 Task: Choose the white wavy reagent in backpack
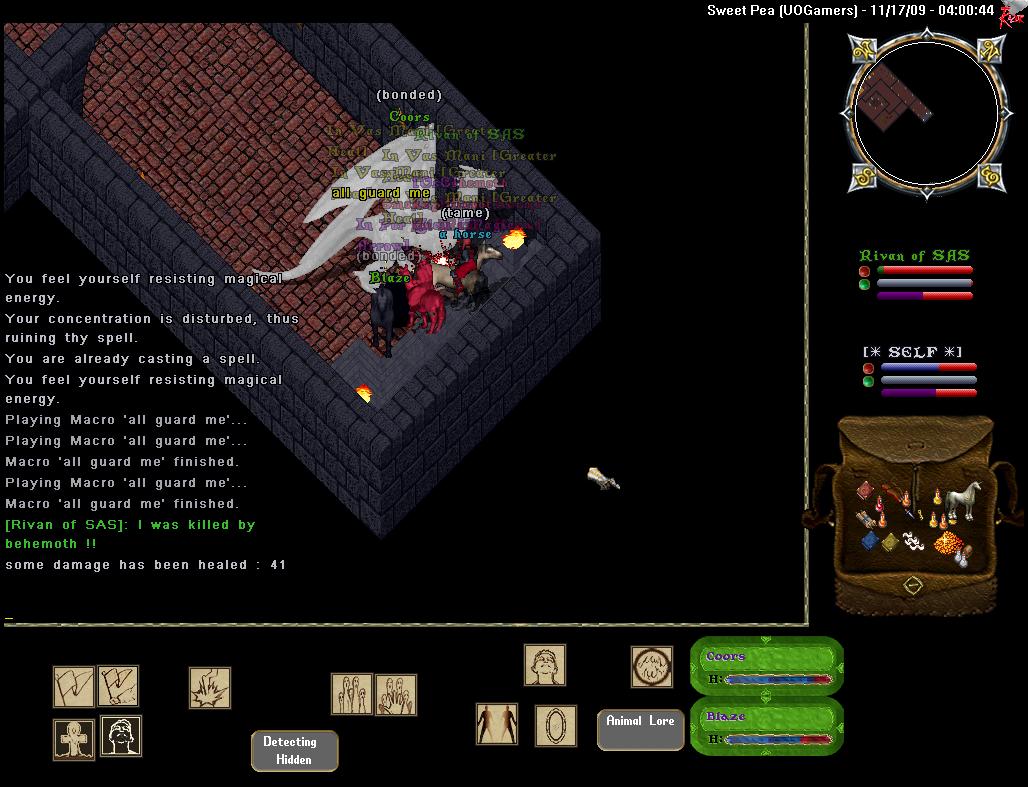tap(913, 542)
